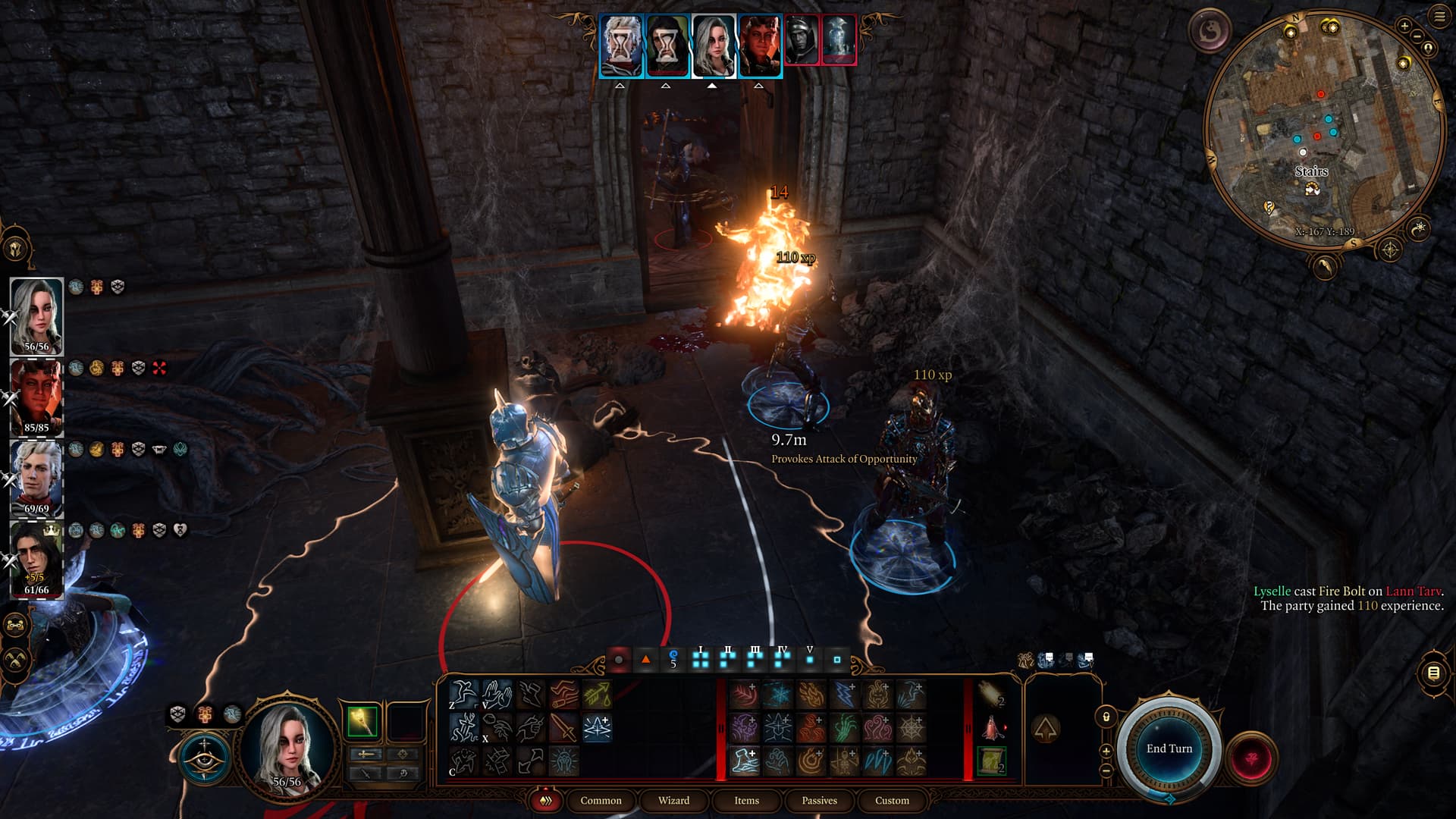
Task: Select the dark-haired crowned party portrait
Action: pos(36,559)
